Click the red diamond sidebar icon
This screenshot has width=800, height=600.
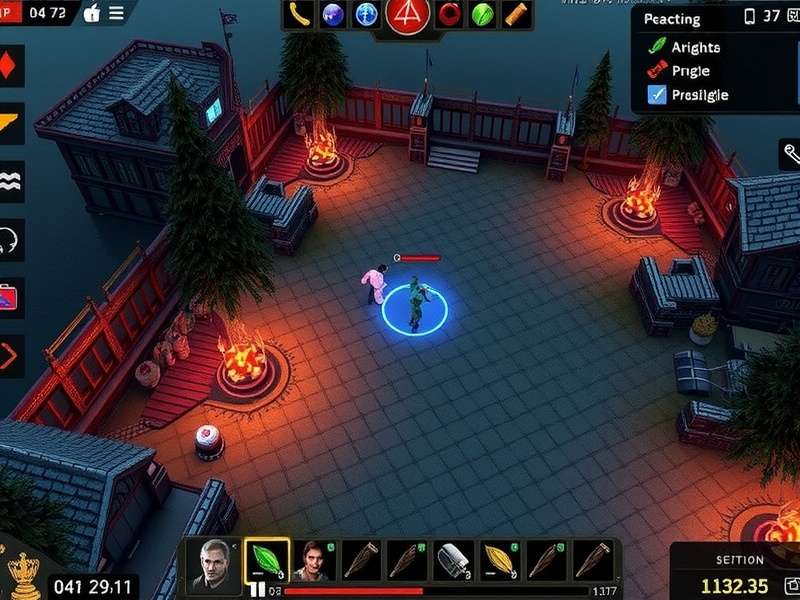click(10, 68)
